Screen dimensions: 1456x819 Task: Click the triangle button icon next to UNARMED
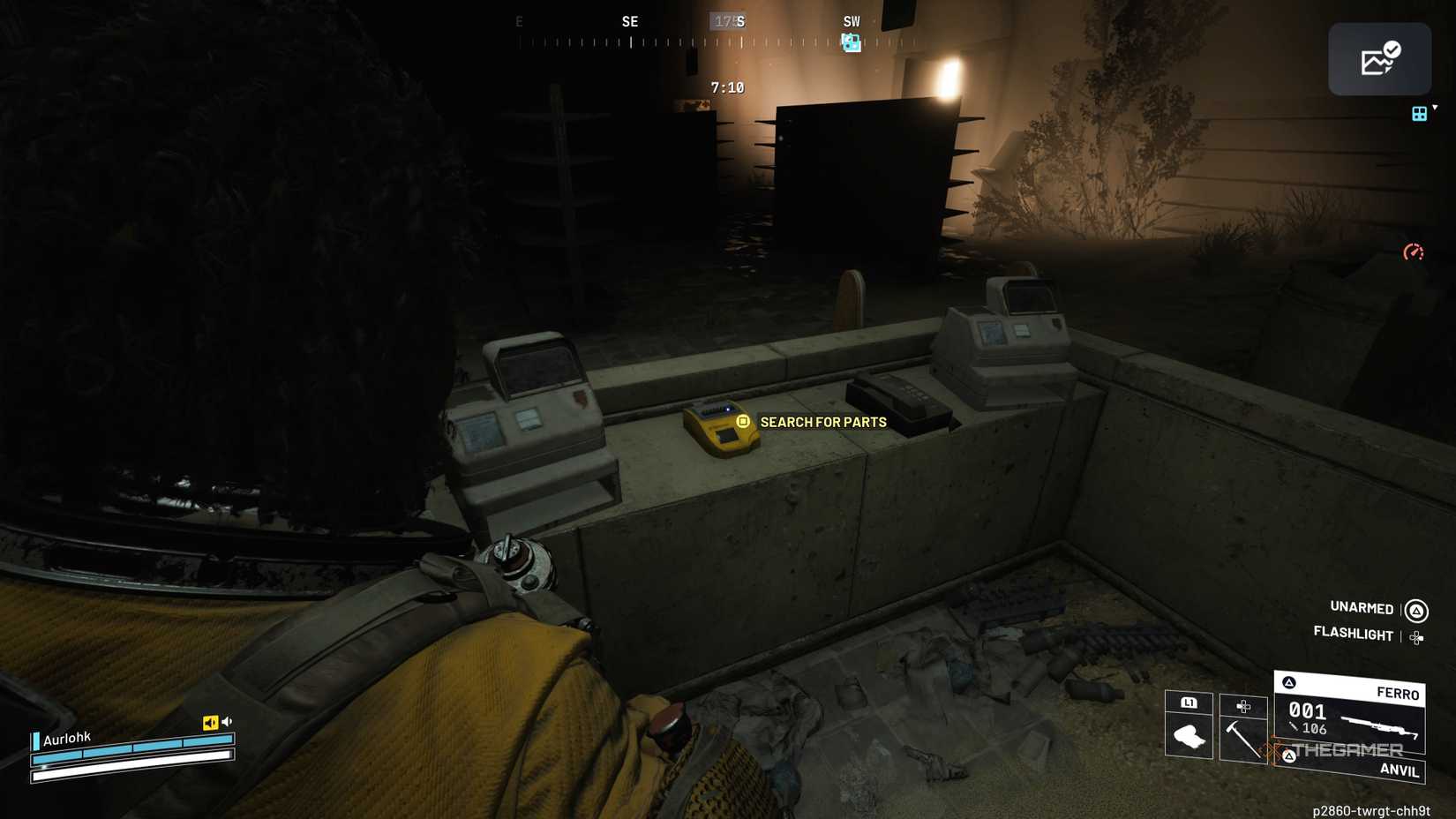click(1415, 612)
